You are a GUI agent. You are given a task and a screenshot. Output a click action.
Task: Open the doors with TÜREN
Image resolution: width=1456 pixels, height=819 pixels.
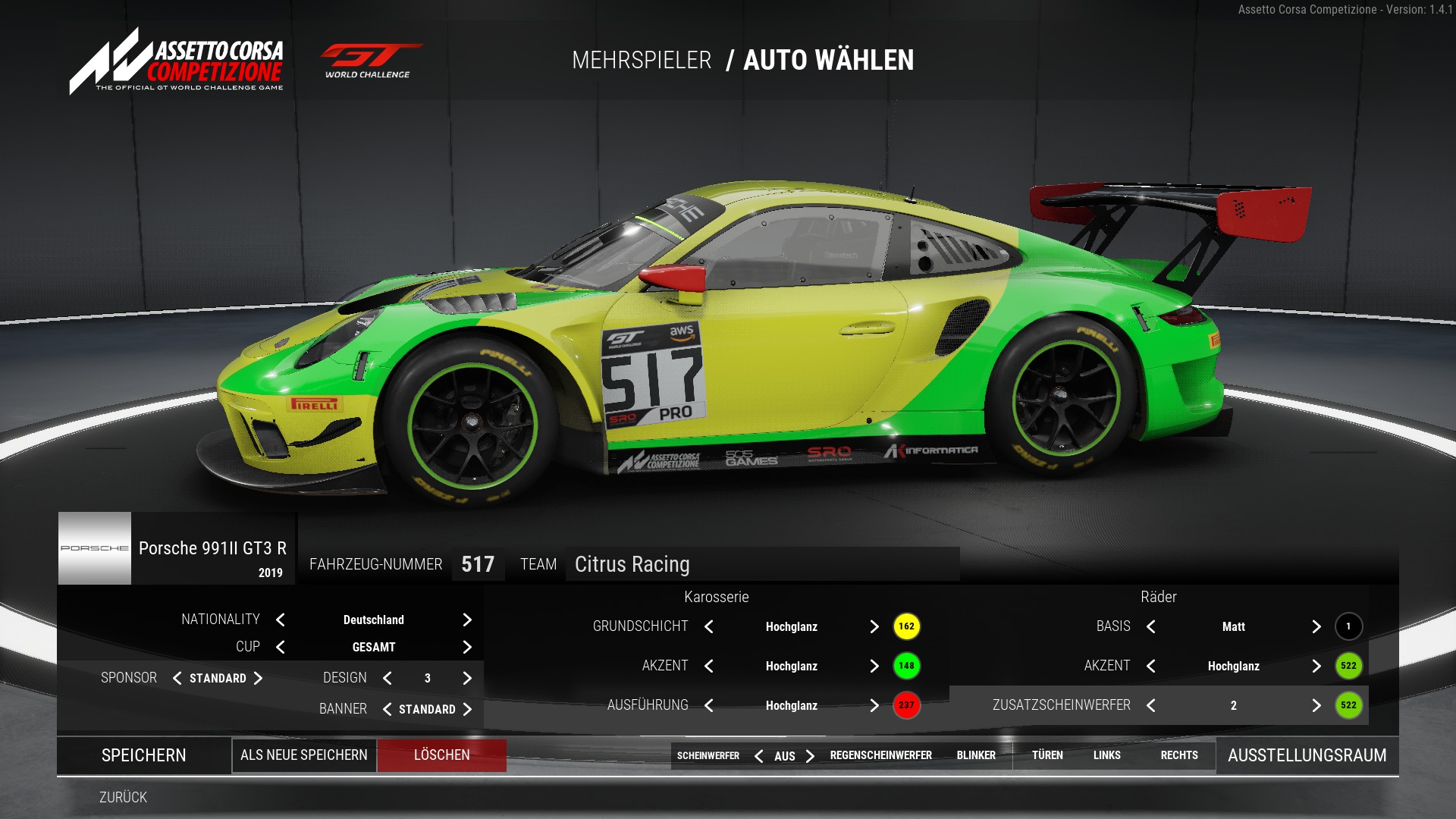coord(1047,755)
